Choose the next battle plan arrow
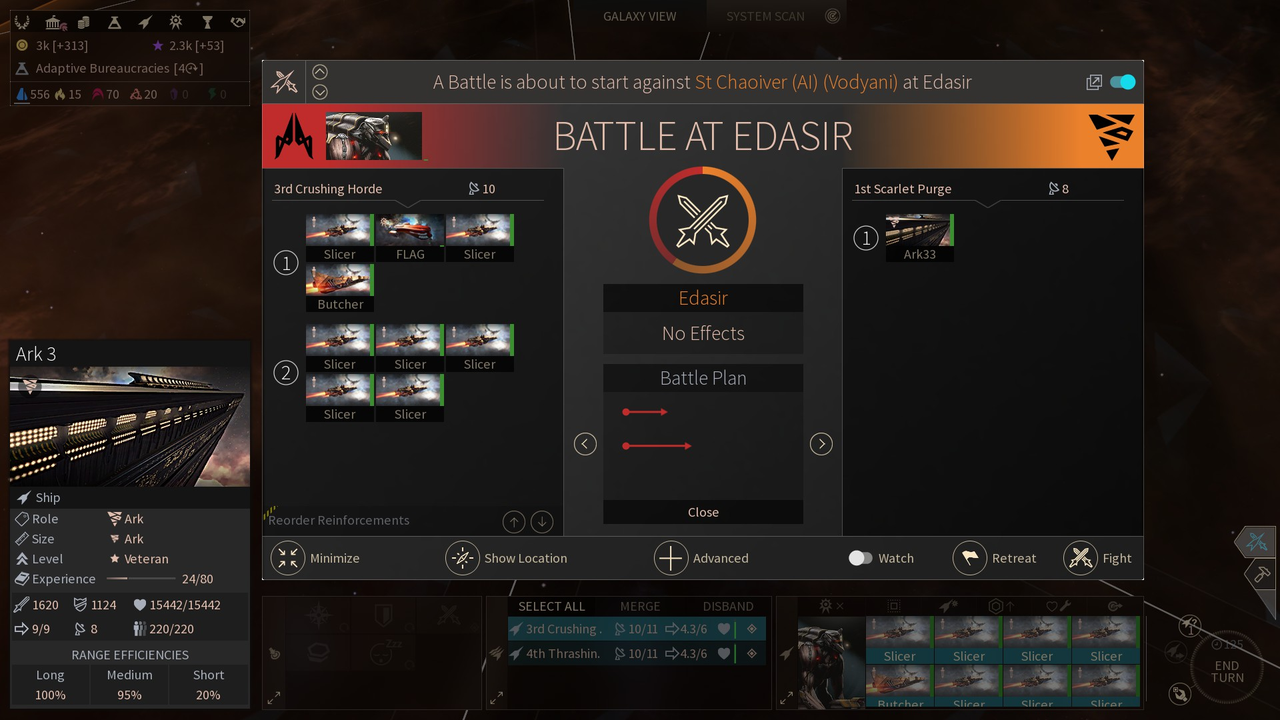Image resolution: width=1280 pixels, height=720 pixels. click(x=821, y=444)
